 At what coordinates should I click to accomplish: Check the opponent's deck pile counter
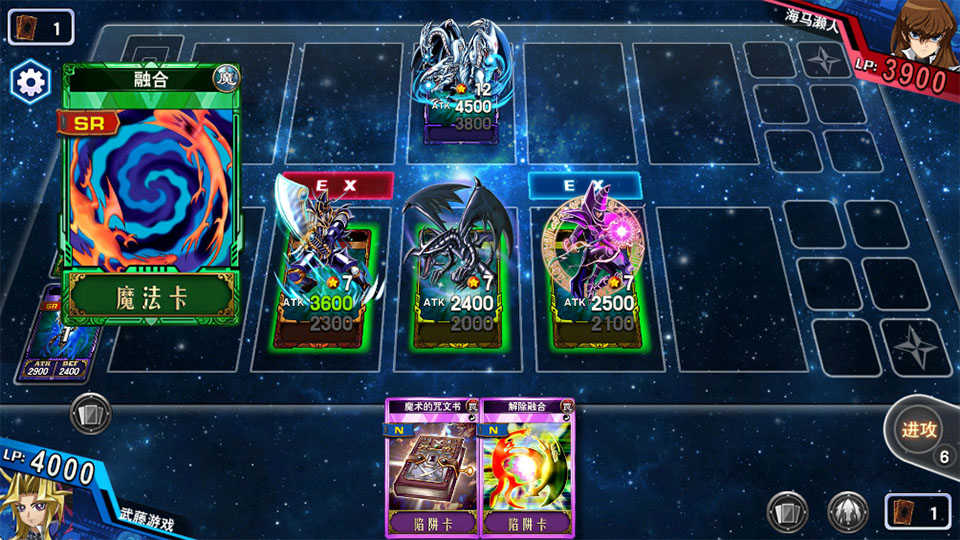[40, 27]
